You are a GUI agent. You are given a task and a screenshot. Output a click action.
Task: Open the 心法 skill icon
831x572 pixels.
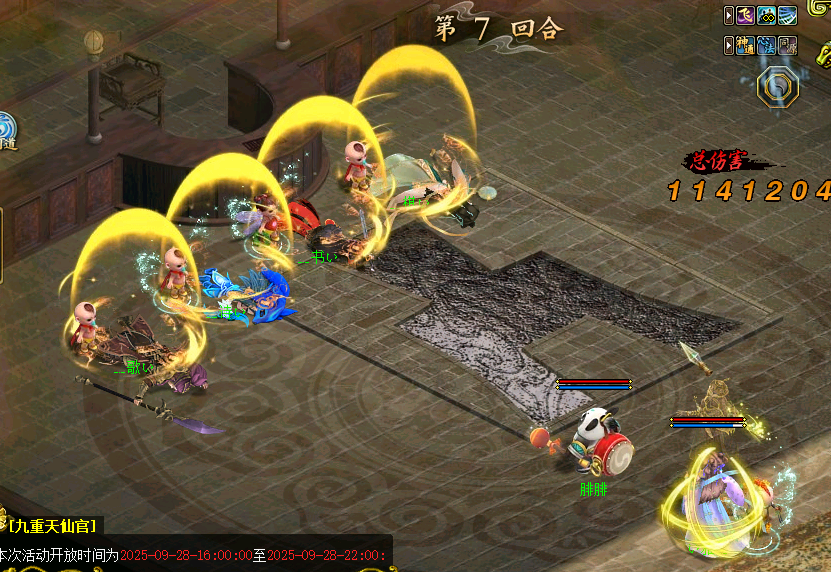pos(767,45)
